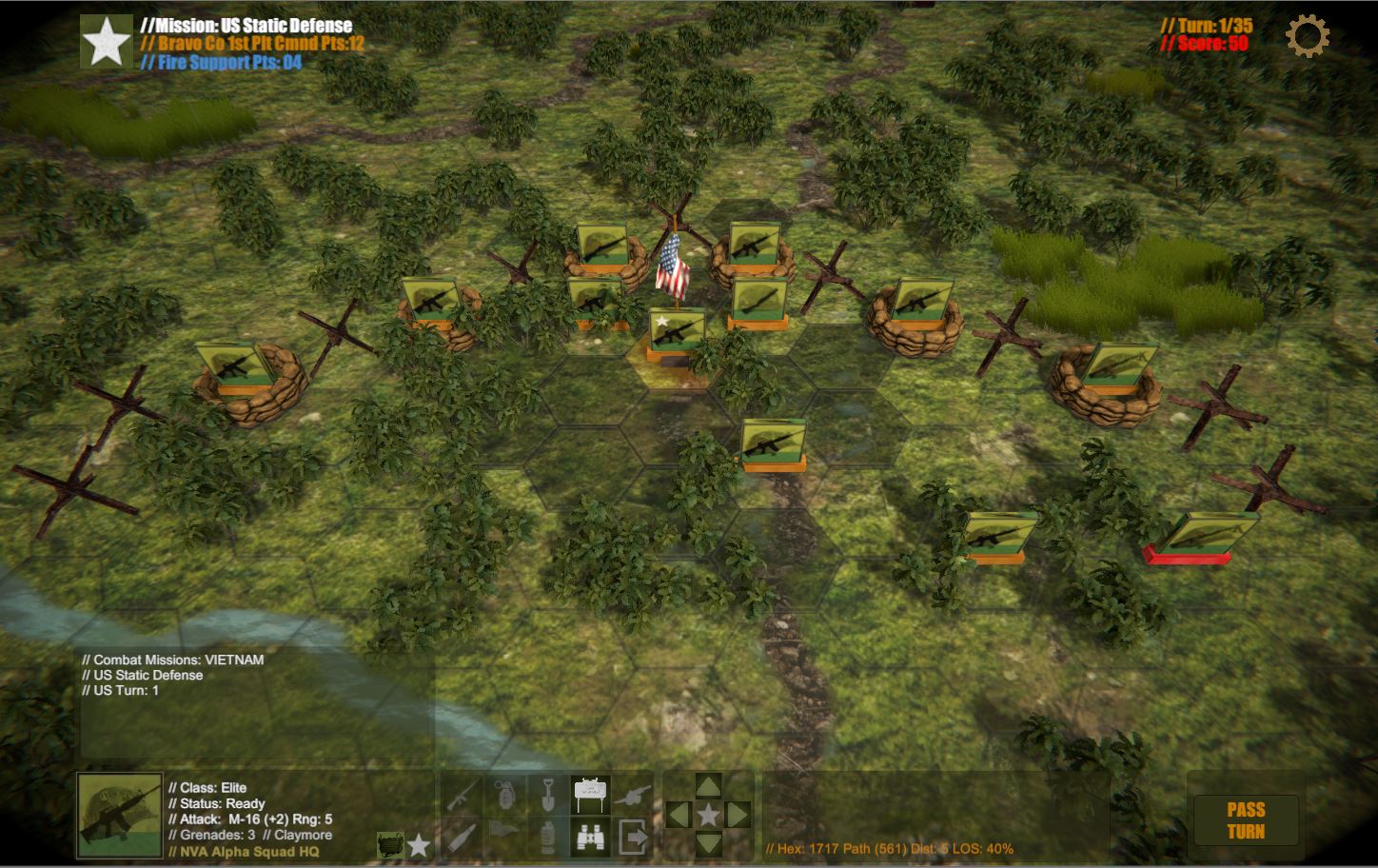The height and width of the screenshot is (868, 1378).
Task: Click the selected unit's helmet portrait
Action: coord(120,814)
